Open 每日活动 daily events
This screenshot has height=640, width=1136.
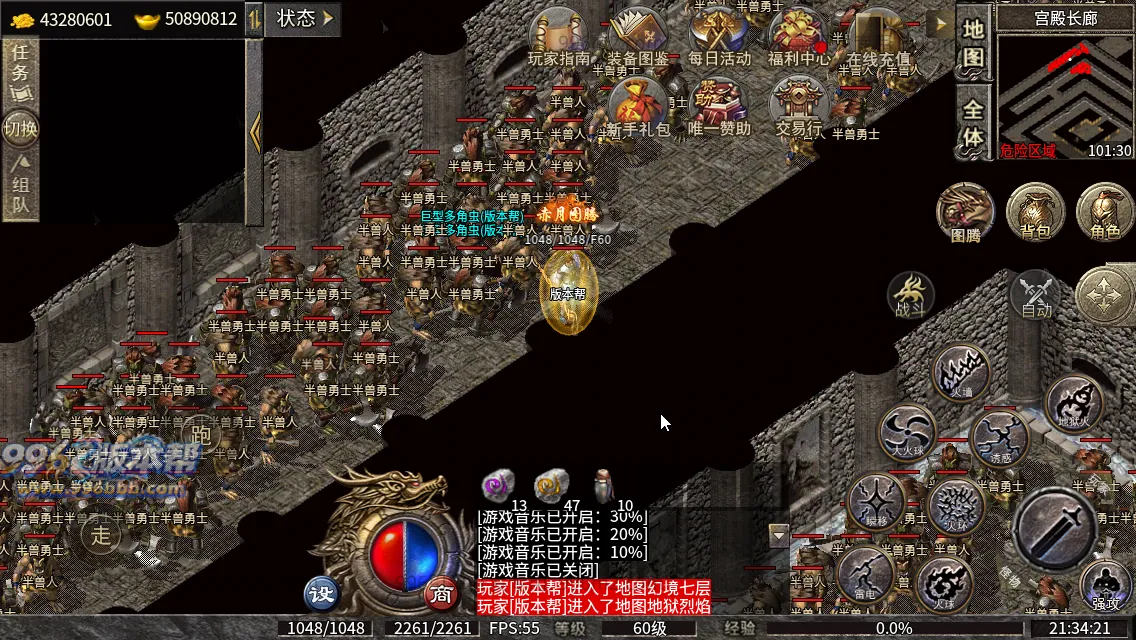[719, 38]
